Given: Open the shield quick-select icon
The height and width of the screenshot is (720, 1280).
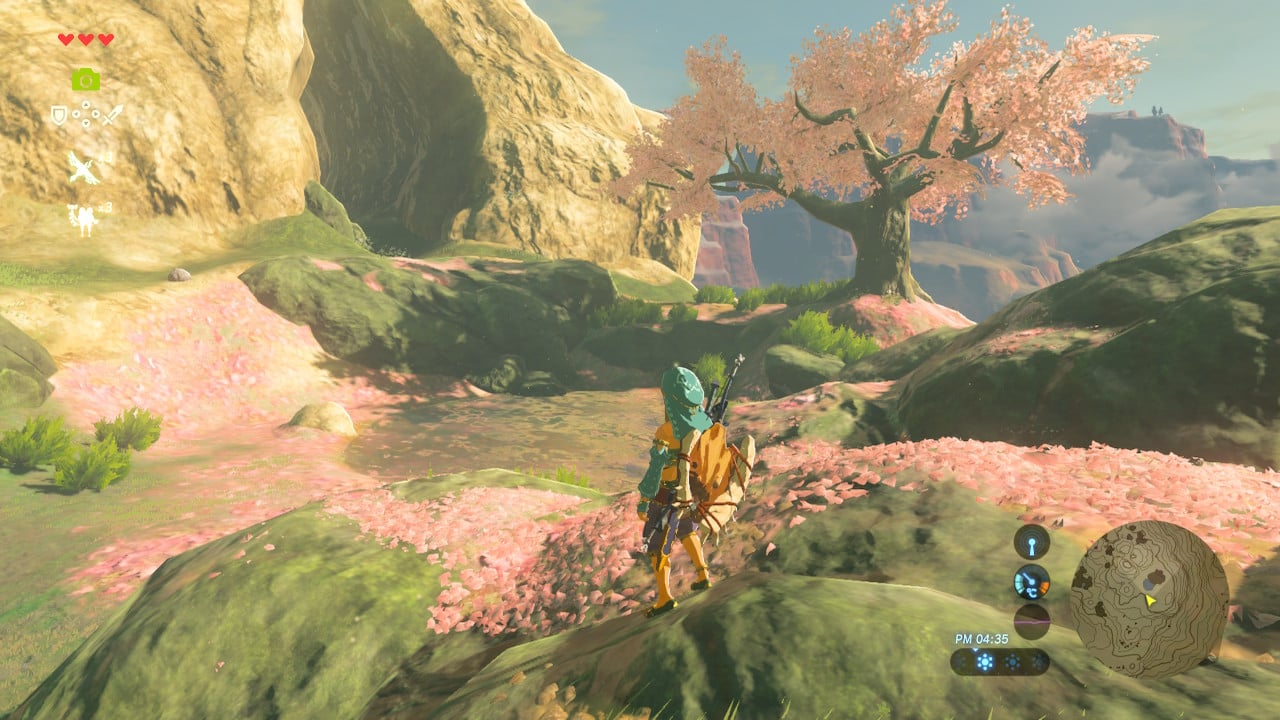Looking at the screenshot, I should [60, 115].
